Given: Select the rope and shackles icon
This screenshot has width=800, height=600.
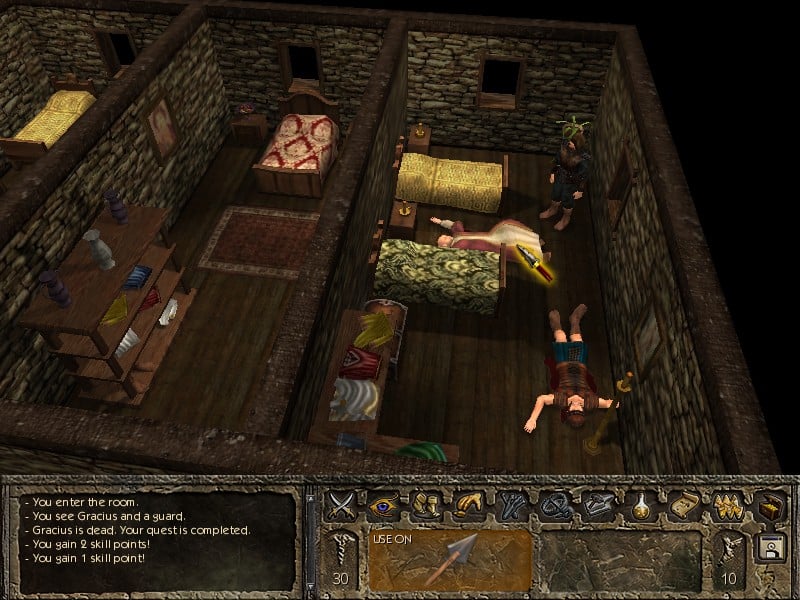Looking at the screenshot, I should [551, 504].
